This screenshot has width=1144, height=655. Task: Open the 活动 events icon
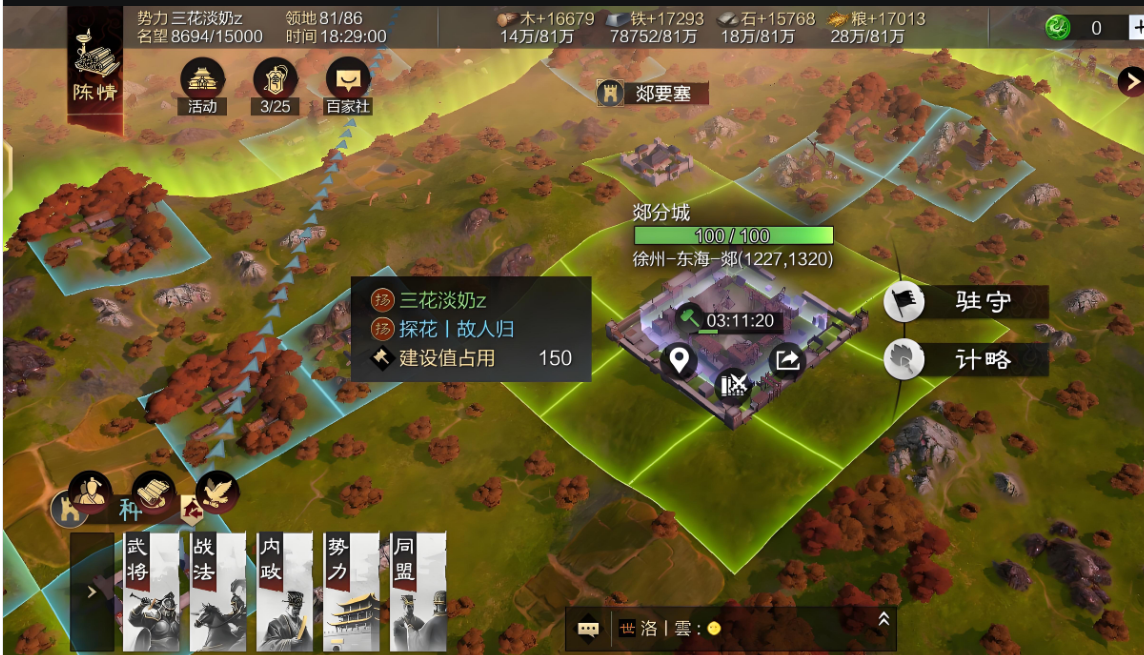point(202,80)
